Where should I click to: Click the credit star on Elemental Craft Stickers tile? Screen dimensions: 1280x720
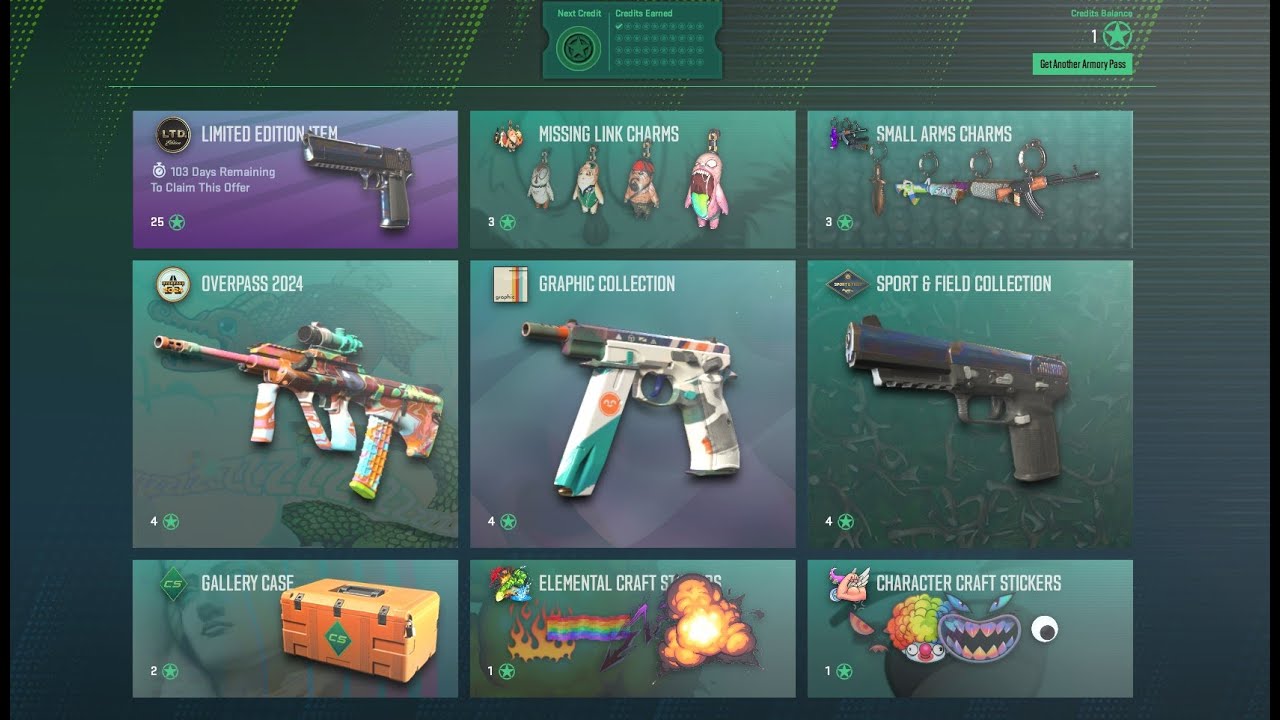click(509, 671)
